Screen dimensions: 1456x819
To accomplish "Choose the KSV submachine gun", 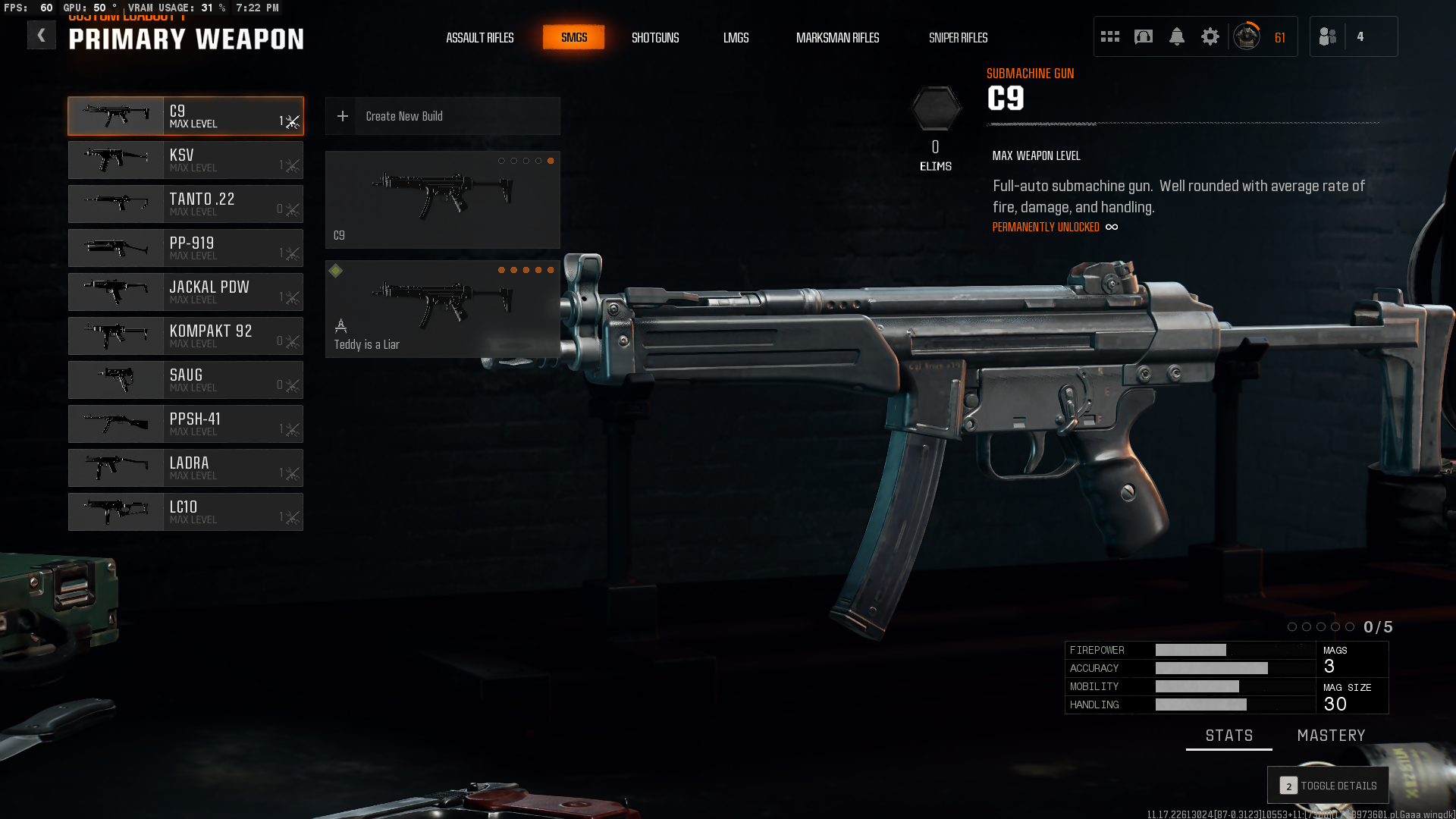I will tap(186, 160).
